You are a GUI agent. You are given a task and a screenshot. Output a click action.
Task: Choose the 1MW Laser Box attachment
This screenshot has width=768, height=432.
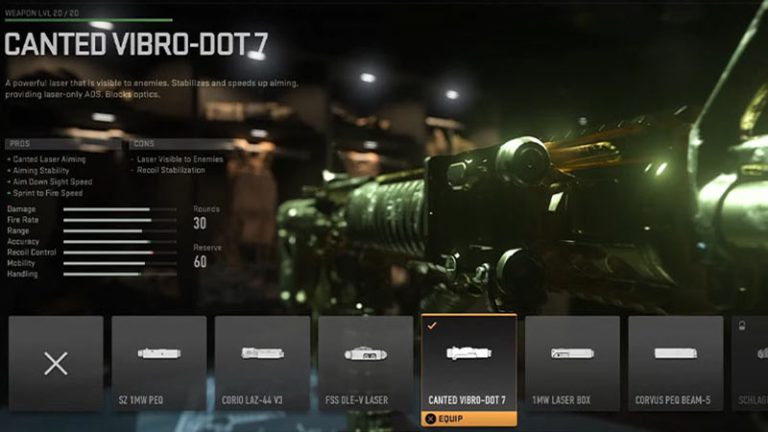click(571, 363)
